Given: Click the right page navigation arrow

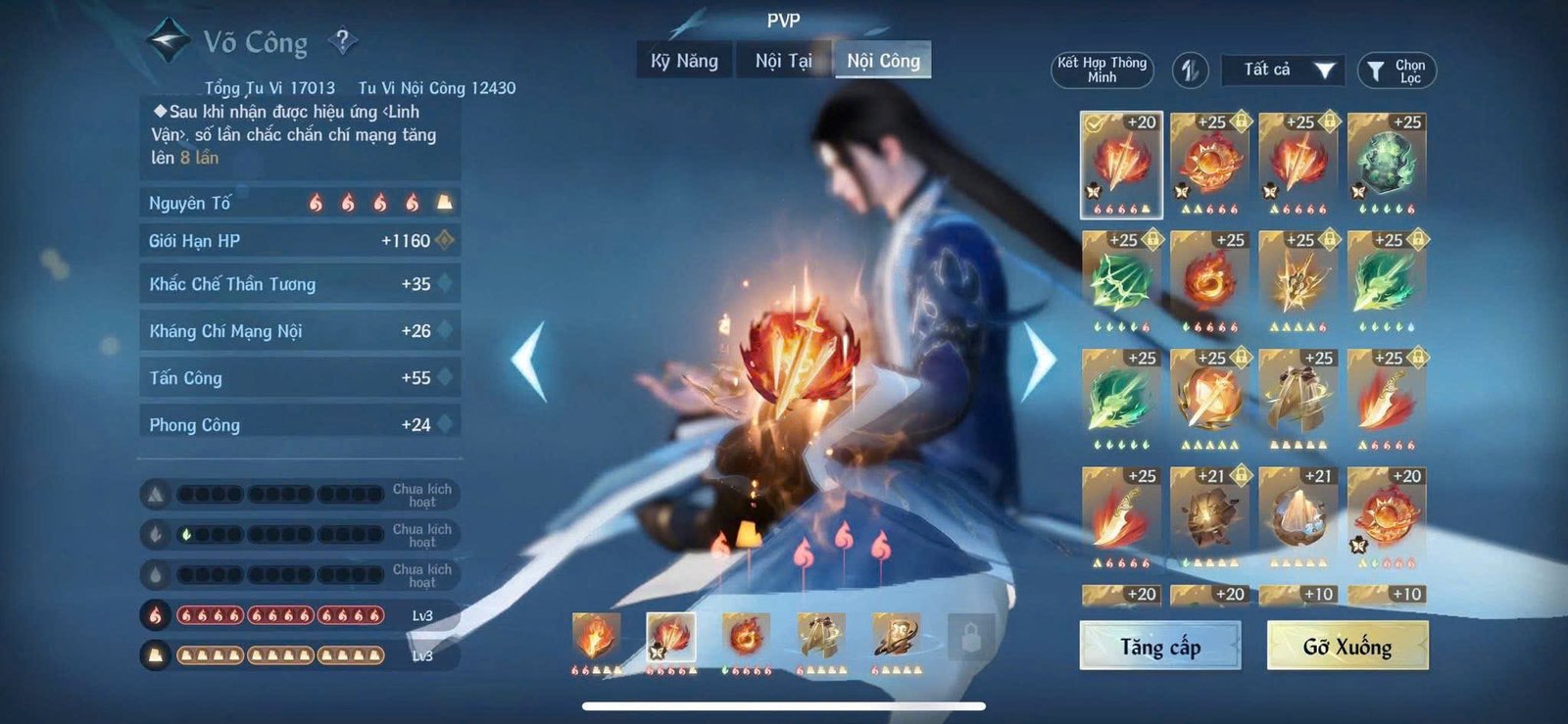Looking at the screenshot, I should [1039, 362].
